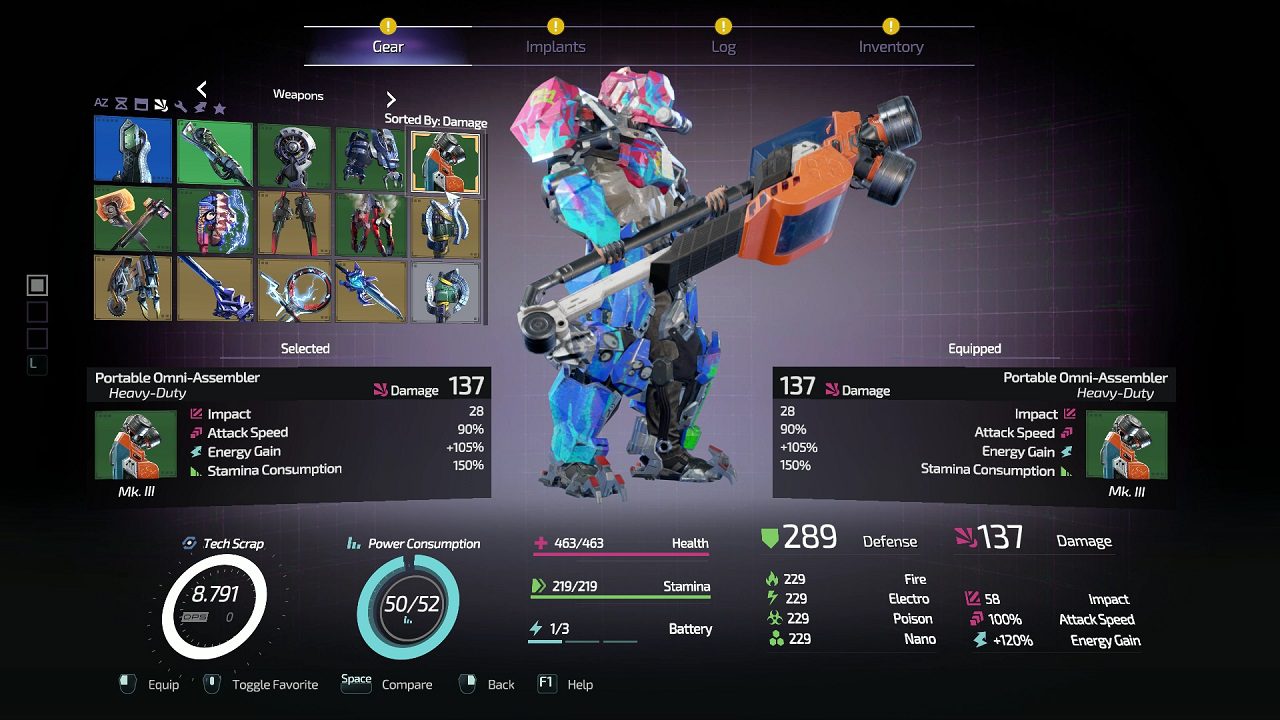Screen dimensions: 1280x720
Task: Switch to the Implants tab
Action: pyautogui.click(x=555, y=46)
